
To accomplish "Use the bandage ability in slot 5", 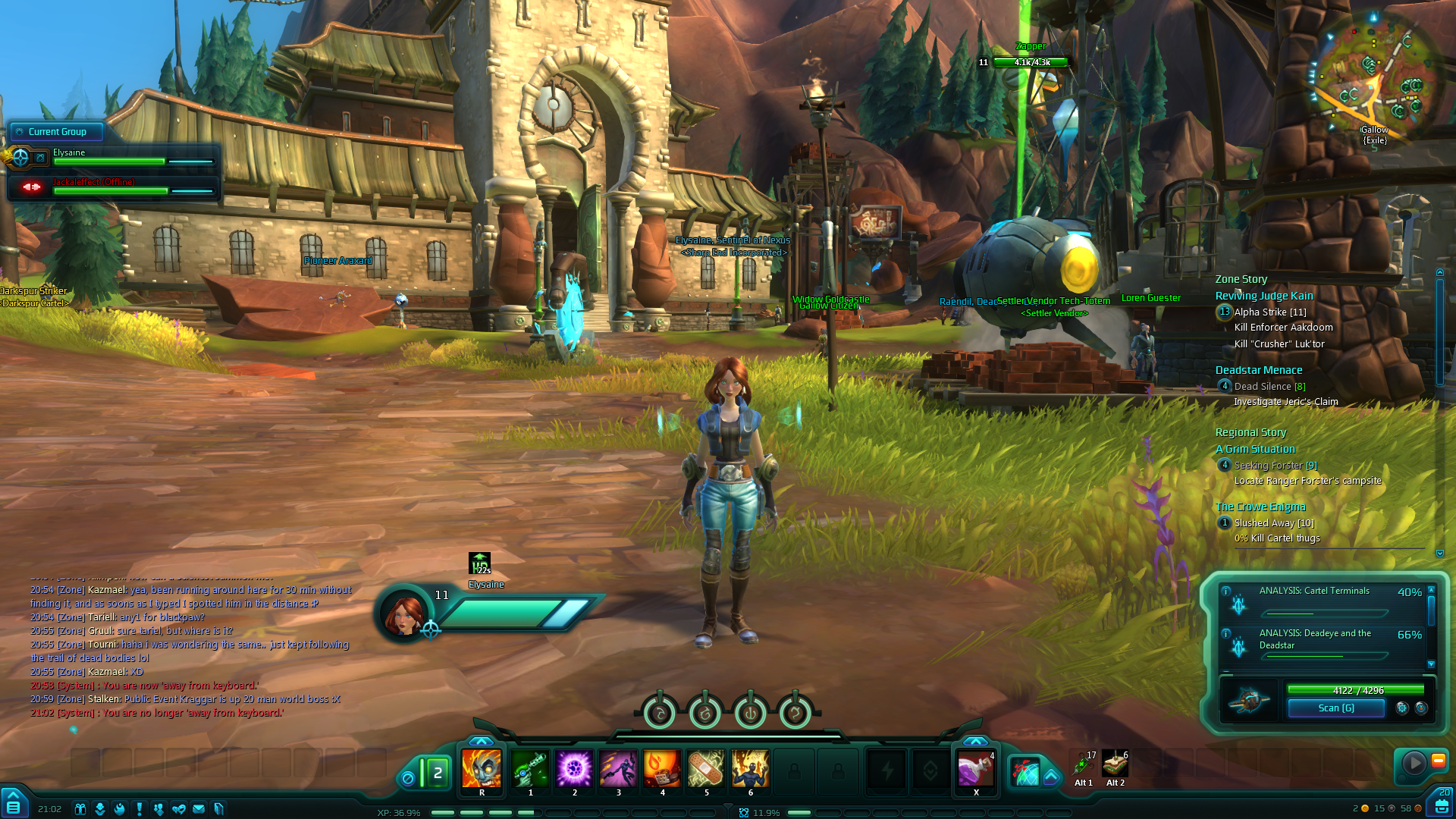I will (706, 768).
